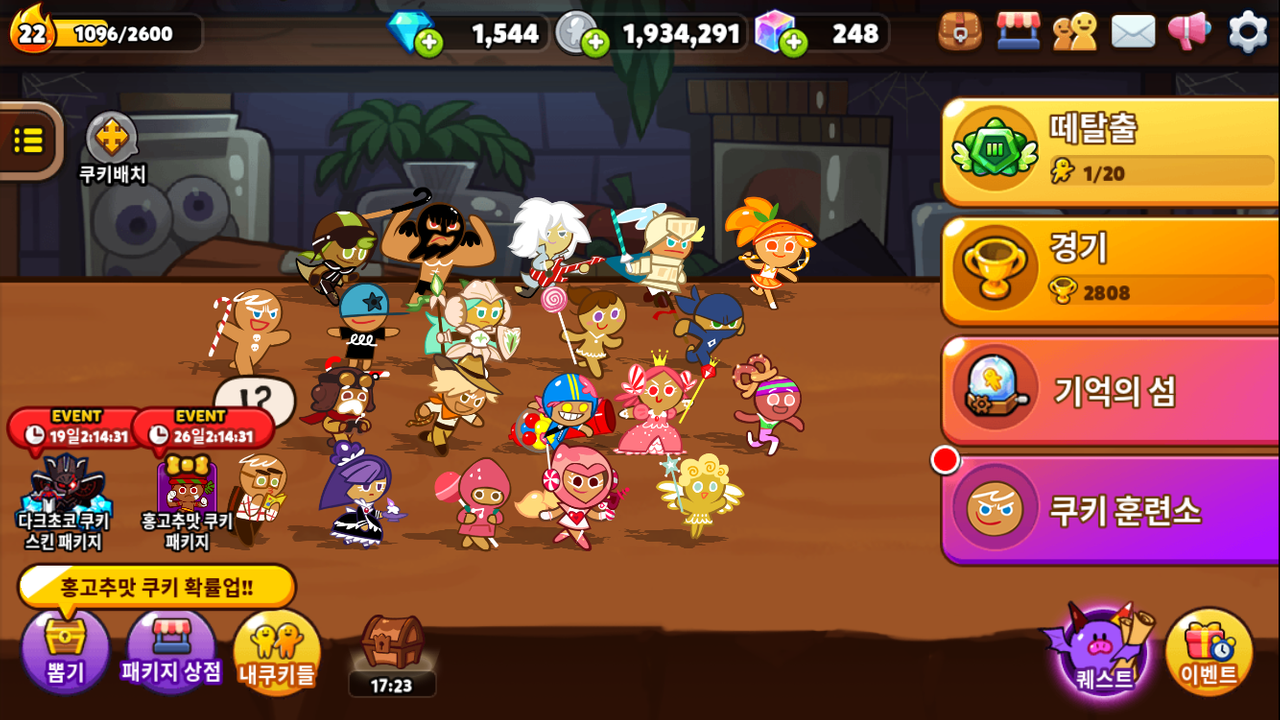Expand the yellow list menu tab
This screenshot has width=1280, height=720.
[x=28, y=141]
